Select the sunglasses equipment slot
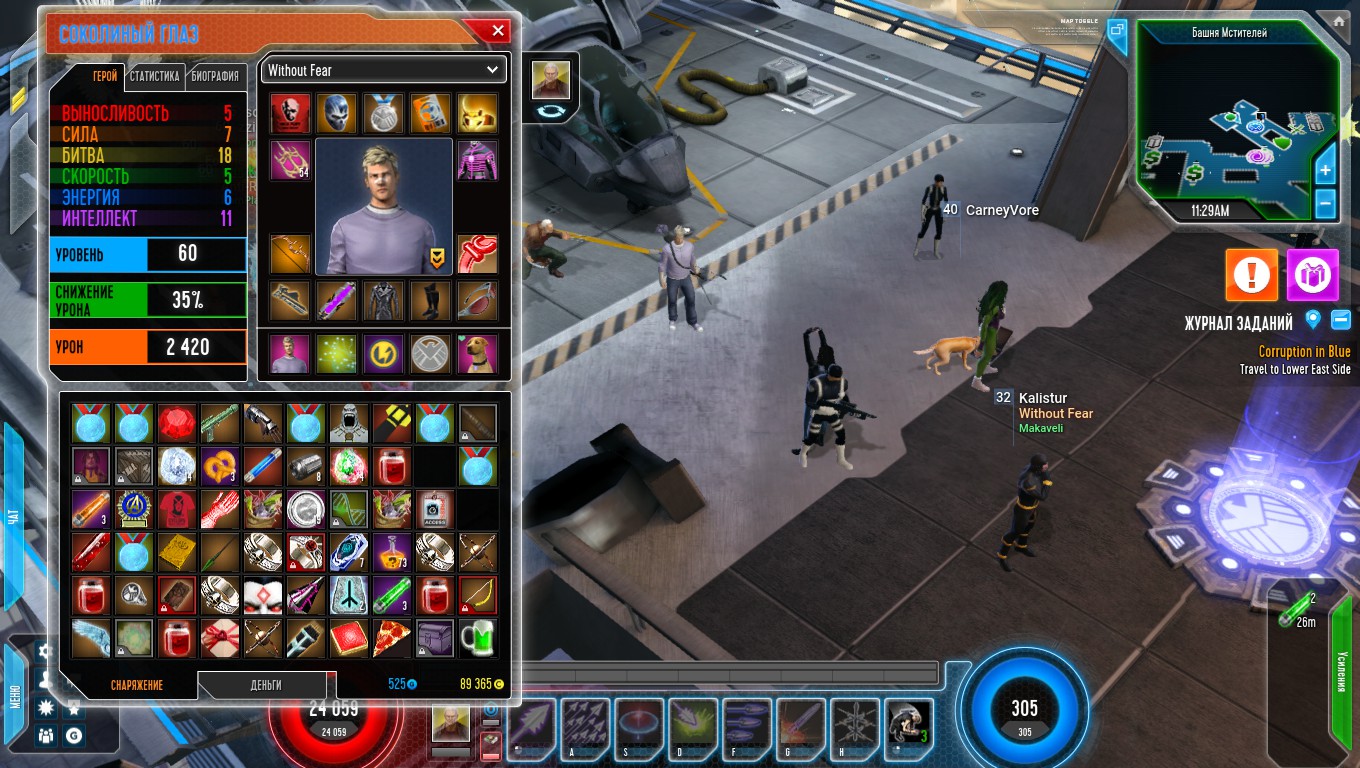 (x=477, y=299)
